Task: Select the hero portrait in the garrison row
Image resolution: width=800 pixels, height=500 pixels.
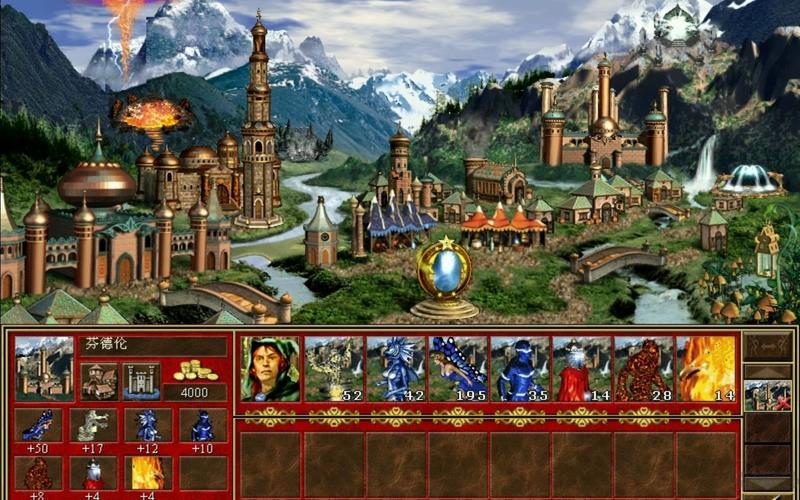Action: [x=270, y=368]
